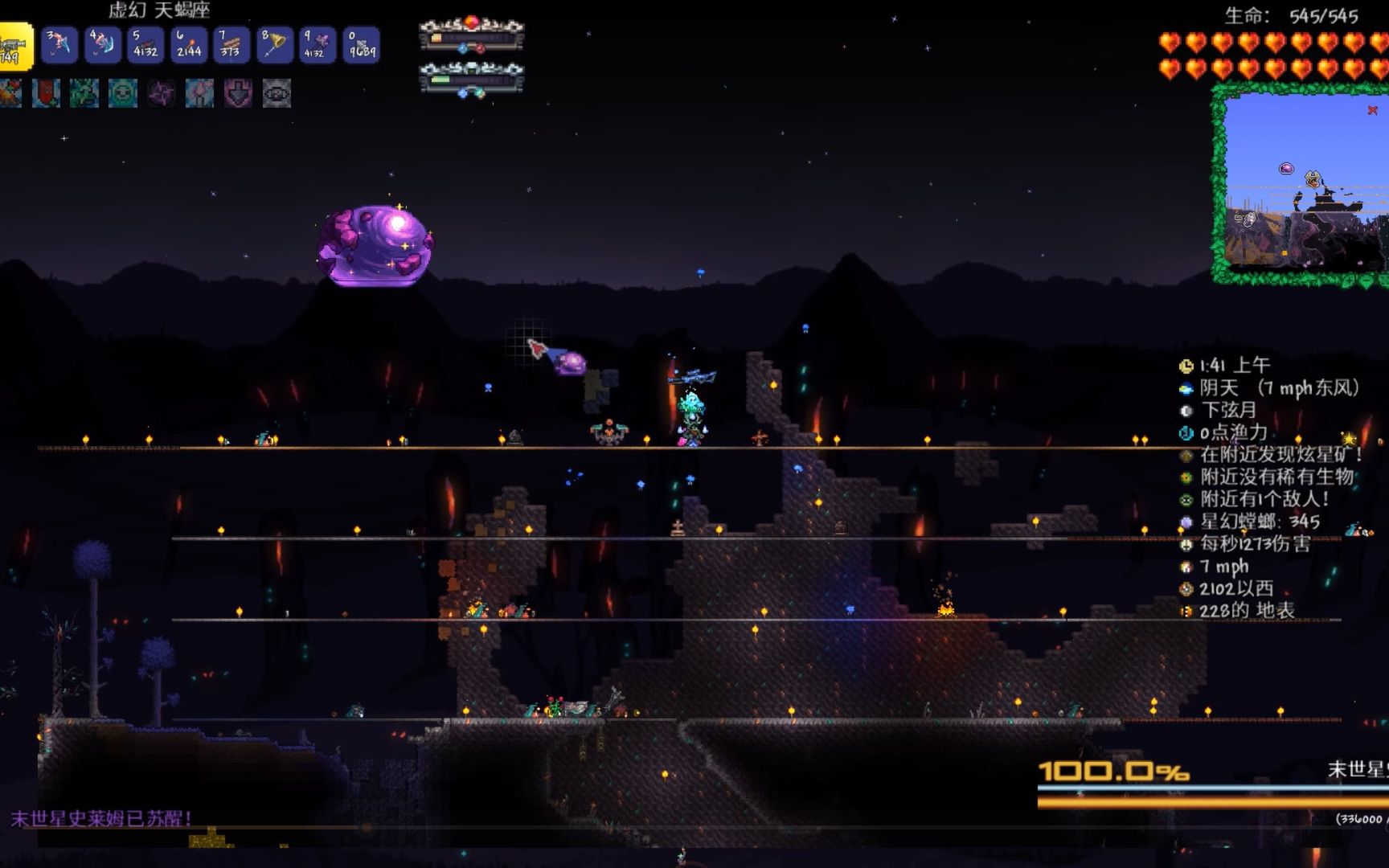Viewport: 1389px width, 868px height.
Task: Select the golden bell item in slot 8
Action: click(x=275, y=45)
